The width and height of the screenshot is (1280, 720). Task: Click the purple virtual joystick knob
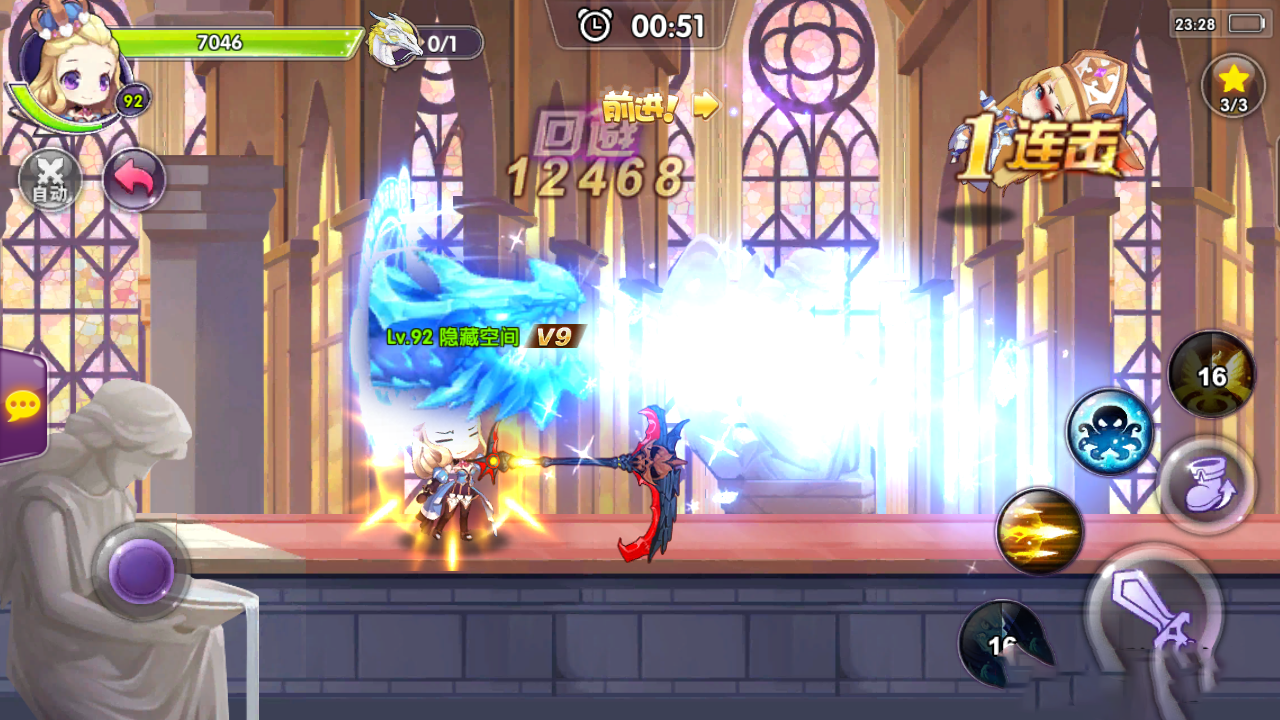tap(141, 571)
